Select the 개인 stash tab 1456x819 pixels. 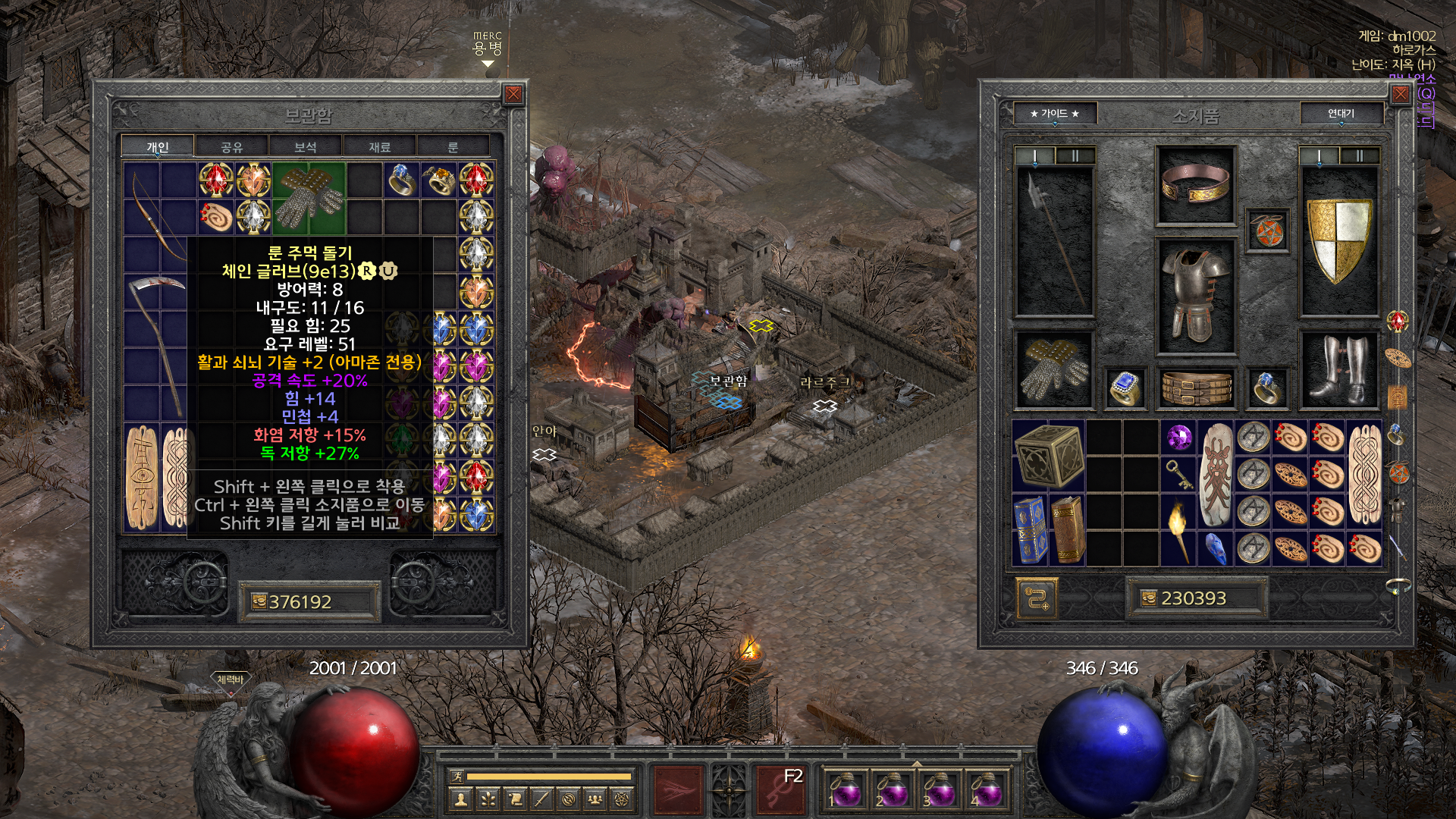[x=158, y=147]
